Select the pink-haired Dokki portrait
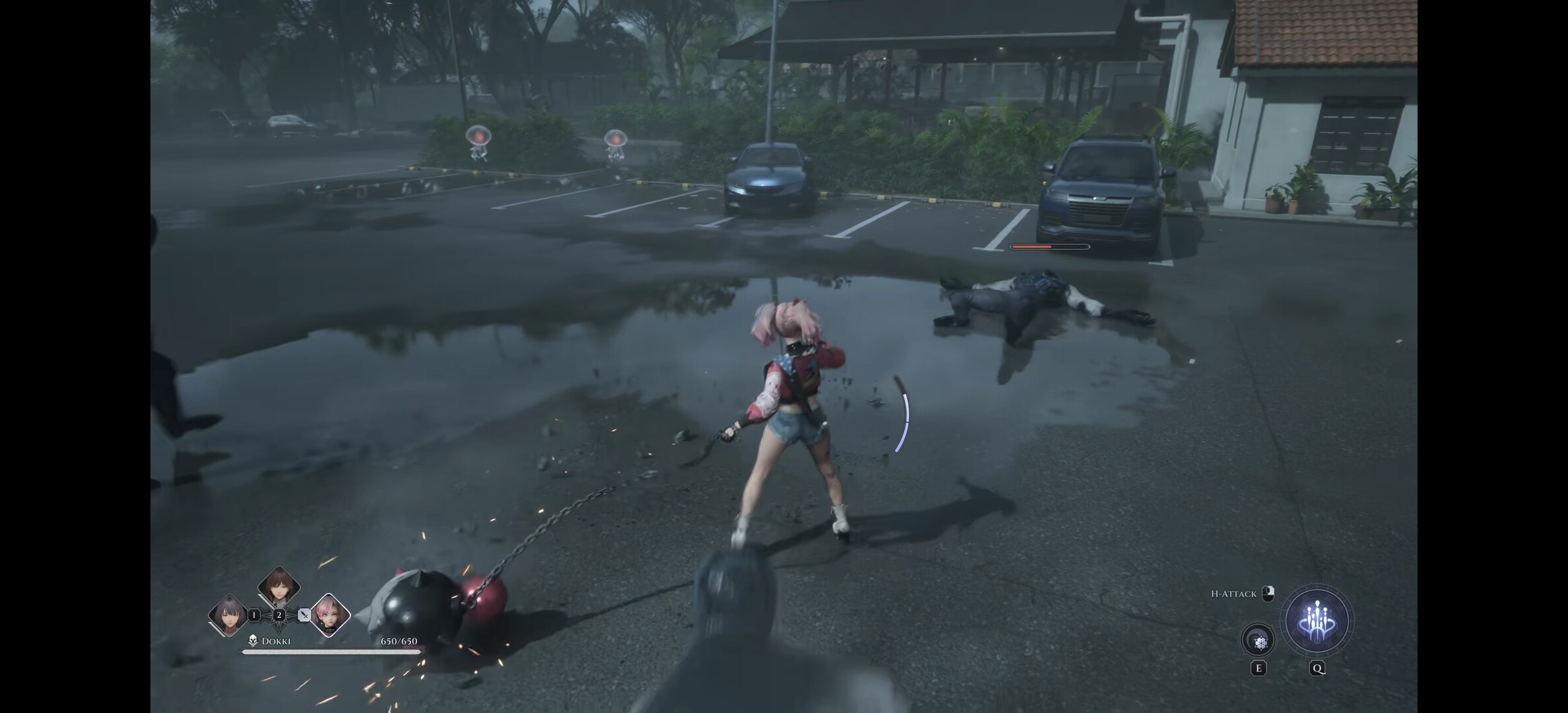The image size is (1568, 713). click(330, 615)
